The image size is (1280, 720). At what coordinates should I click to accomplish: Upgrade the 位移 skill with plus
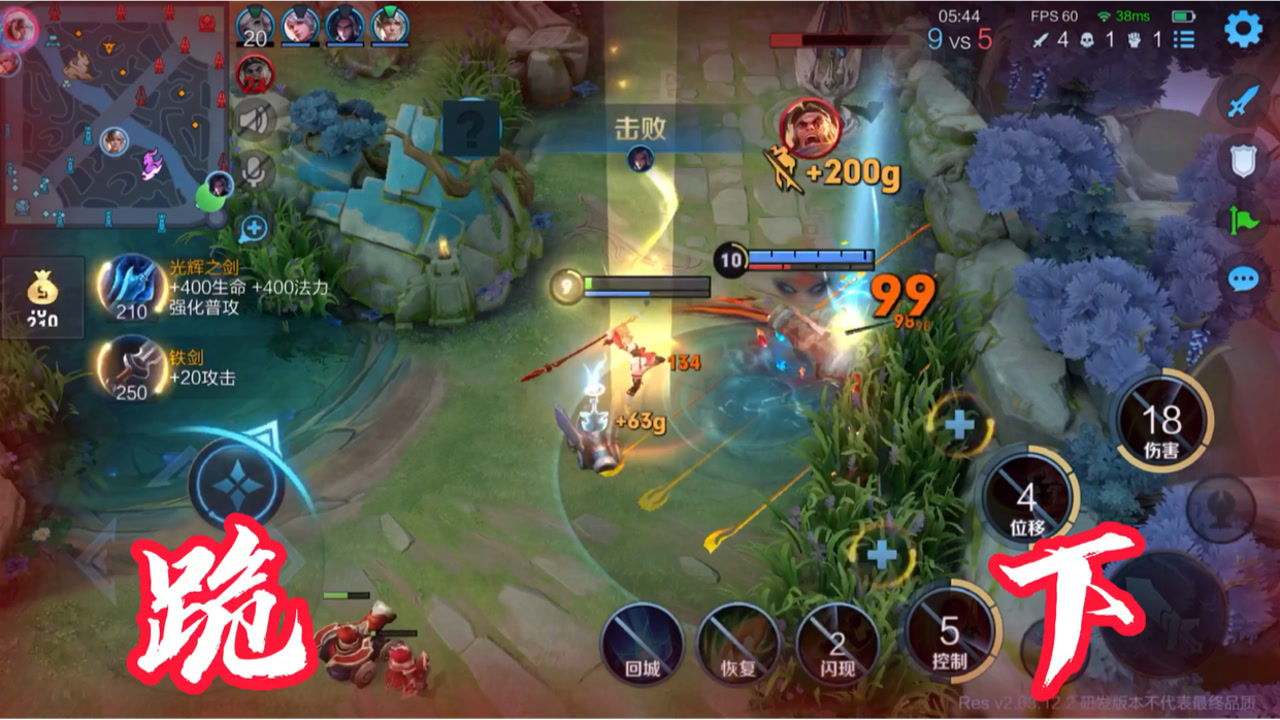pos(959,424)
